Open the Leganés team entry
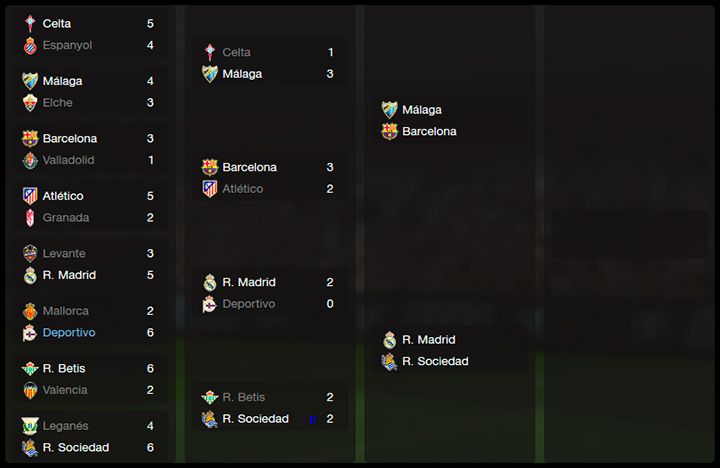Viewport: 720px width, 468px height. tap(65, 426)
